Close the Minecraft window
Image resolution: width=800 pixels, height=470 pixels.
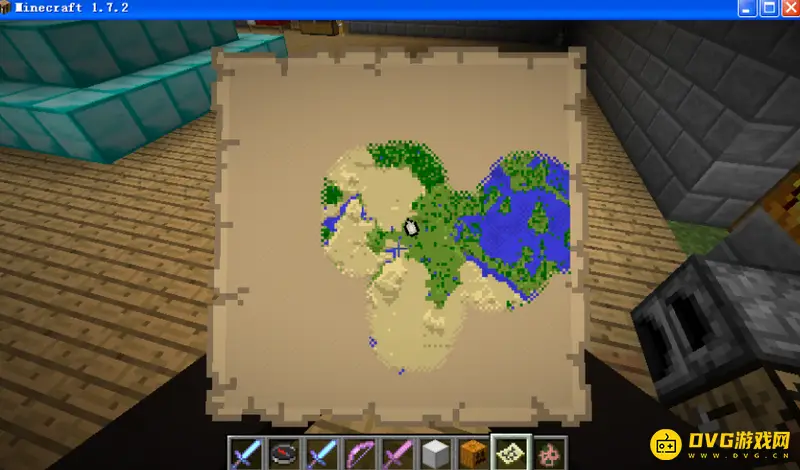pyautogui.click(x=789, y=8)
